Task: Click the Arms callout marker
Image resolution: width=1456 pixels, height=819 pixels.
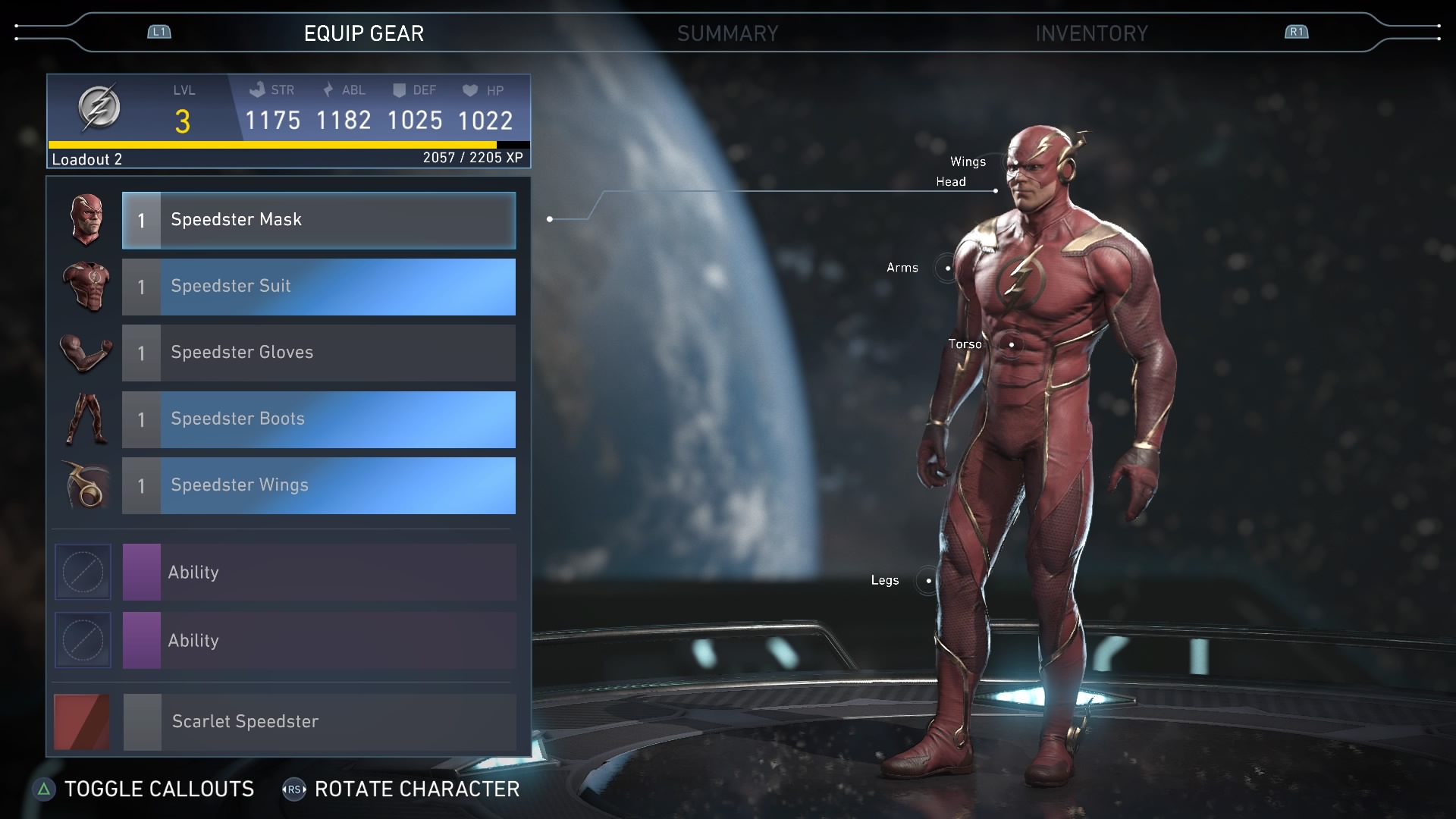Action: point(947,268)
